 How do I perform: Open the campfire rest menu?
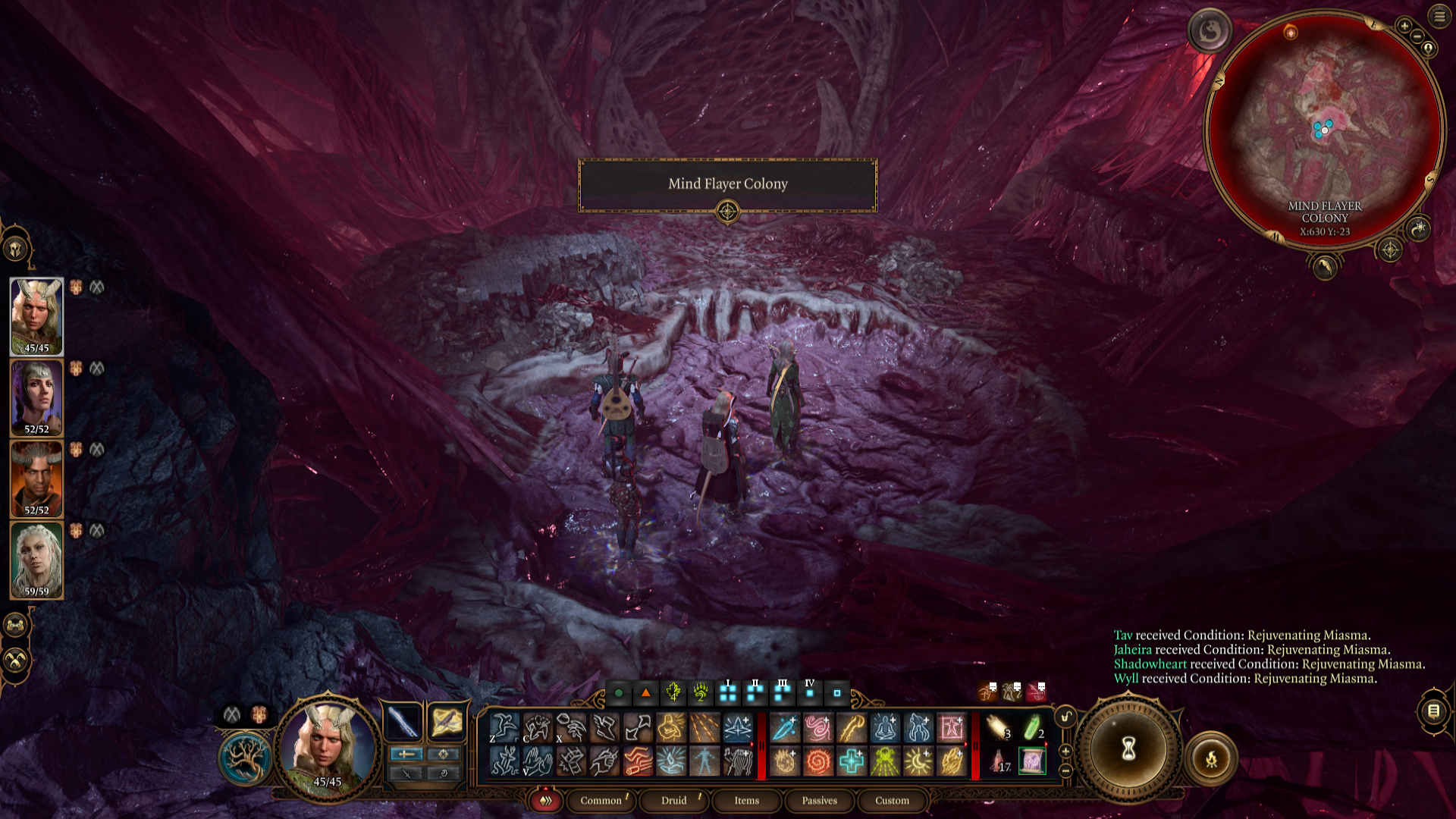[x=1211, y=758]
